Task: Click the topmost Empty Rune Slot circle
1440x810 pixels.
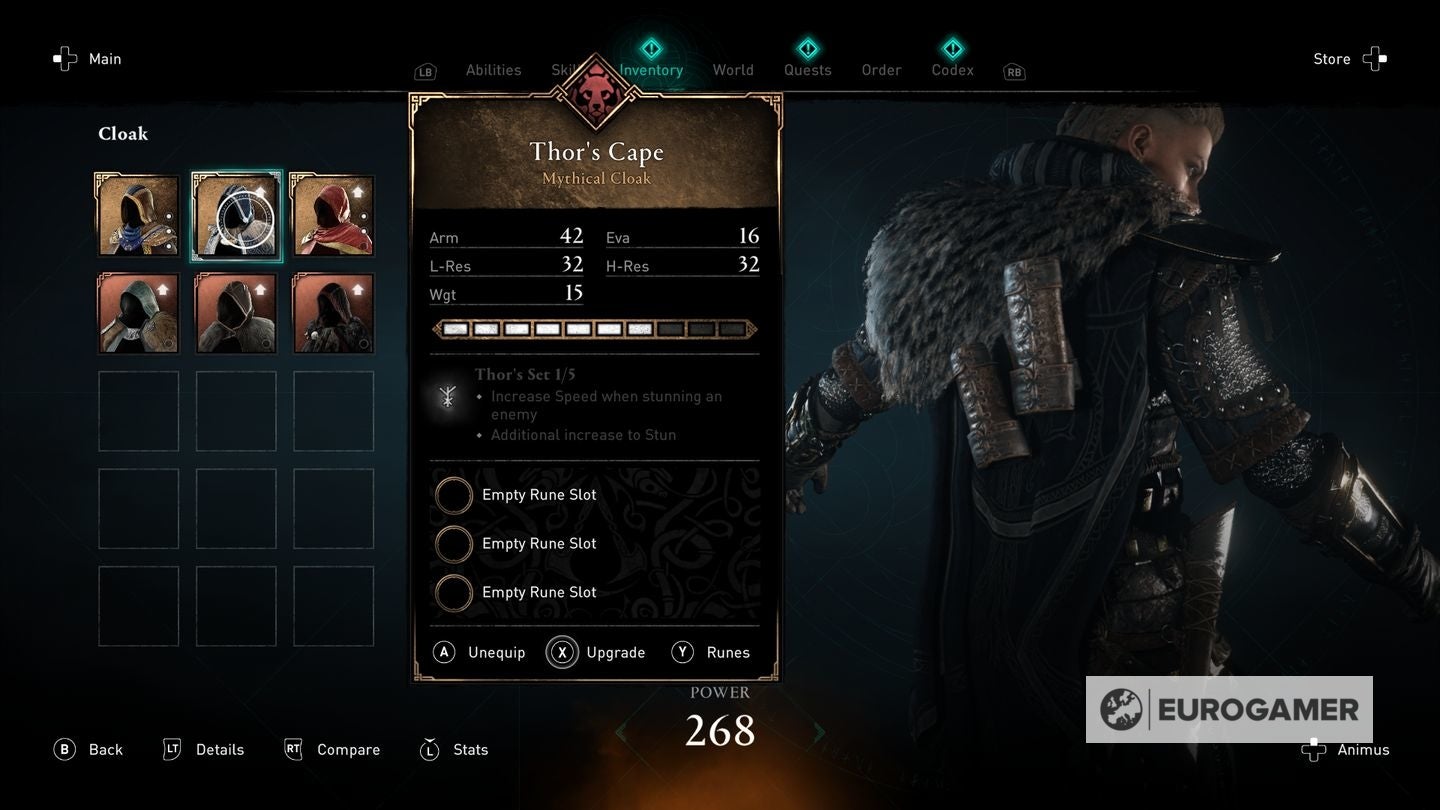Action: pyautogui.click(x=454, y=494)
